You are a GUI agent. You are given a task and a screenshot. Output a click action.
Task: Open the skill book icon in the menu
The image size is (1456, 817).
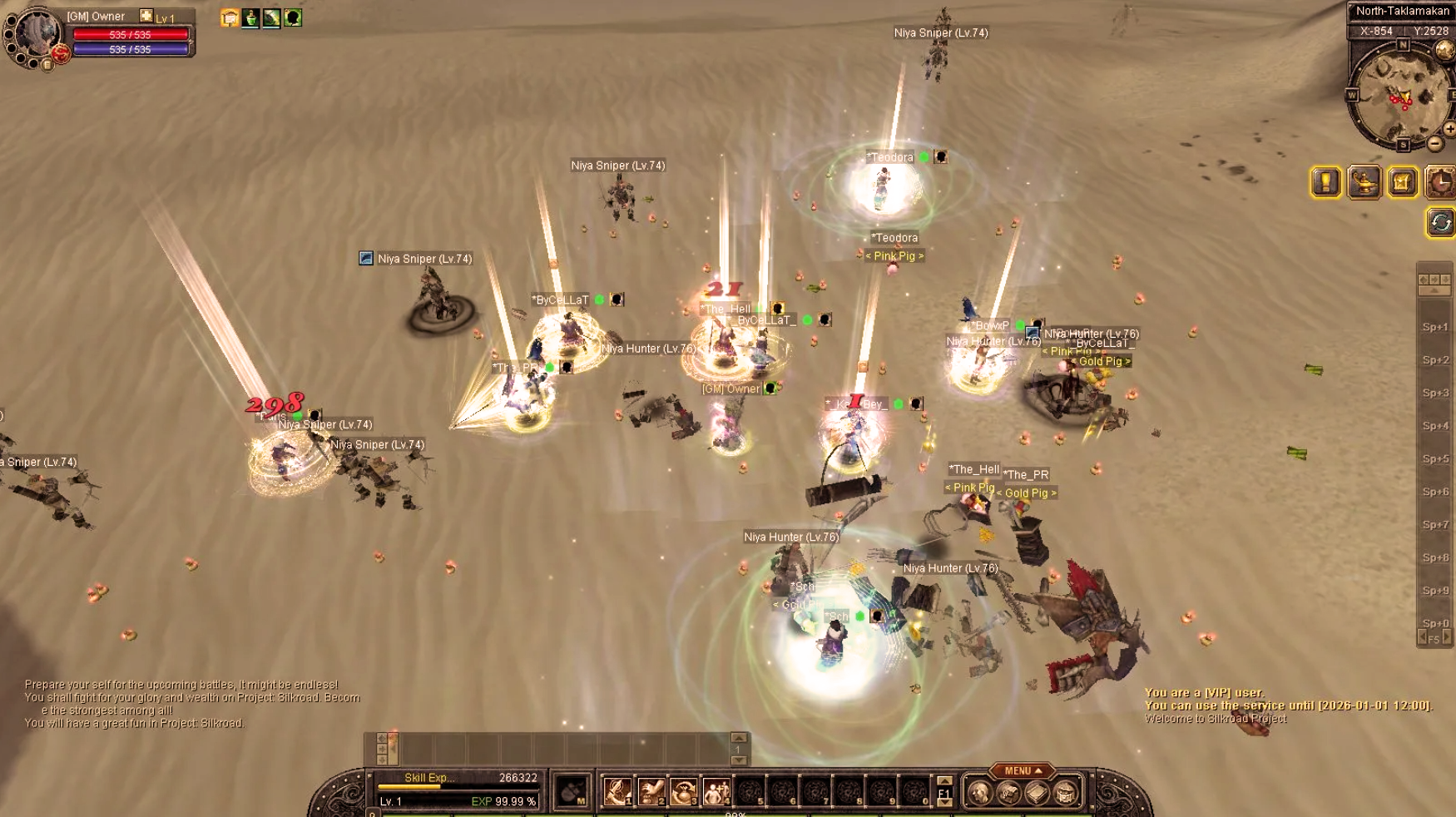click(x=1037, y=793)
